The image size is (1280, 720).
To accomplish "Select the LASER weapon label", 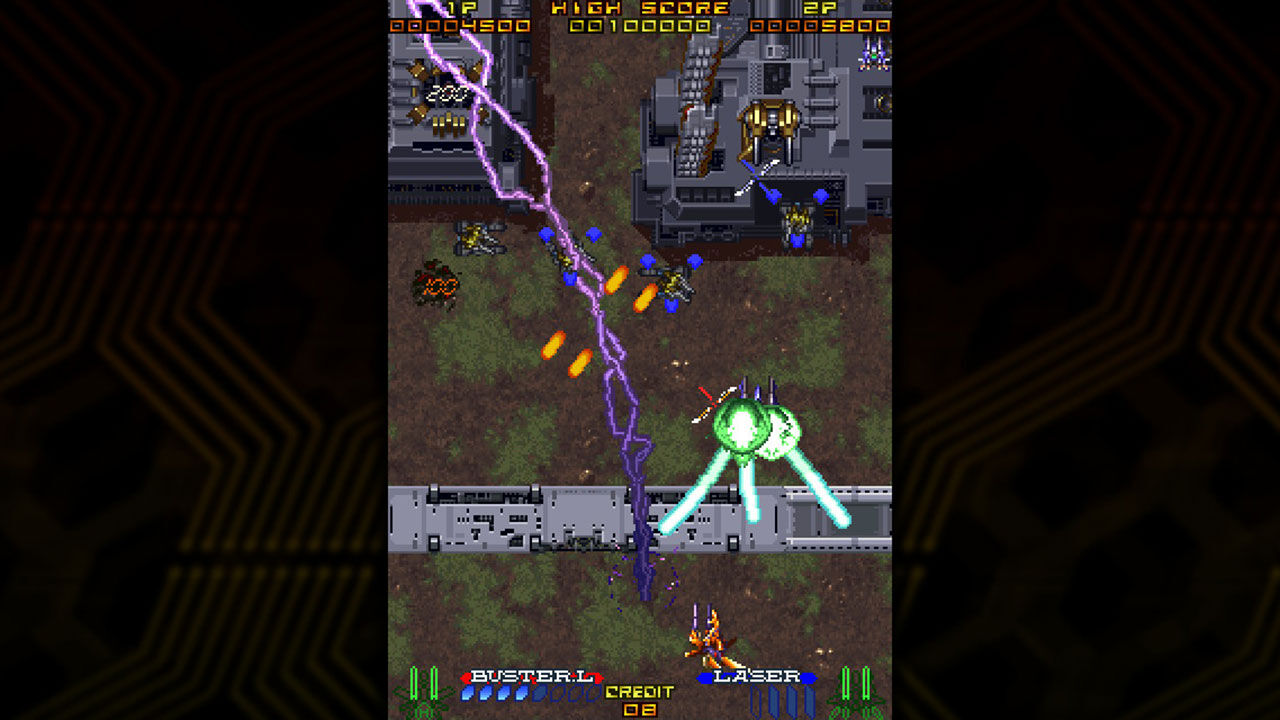I will (x=756, y=676).
